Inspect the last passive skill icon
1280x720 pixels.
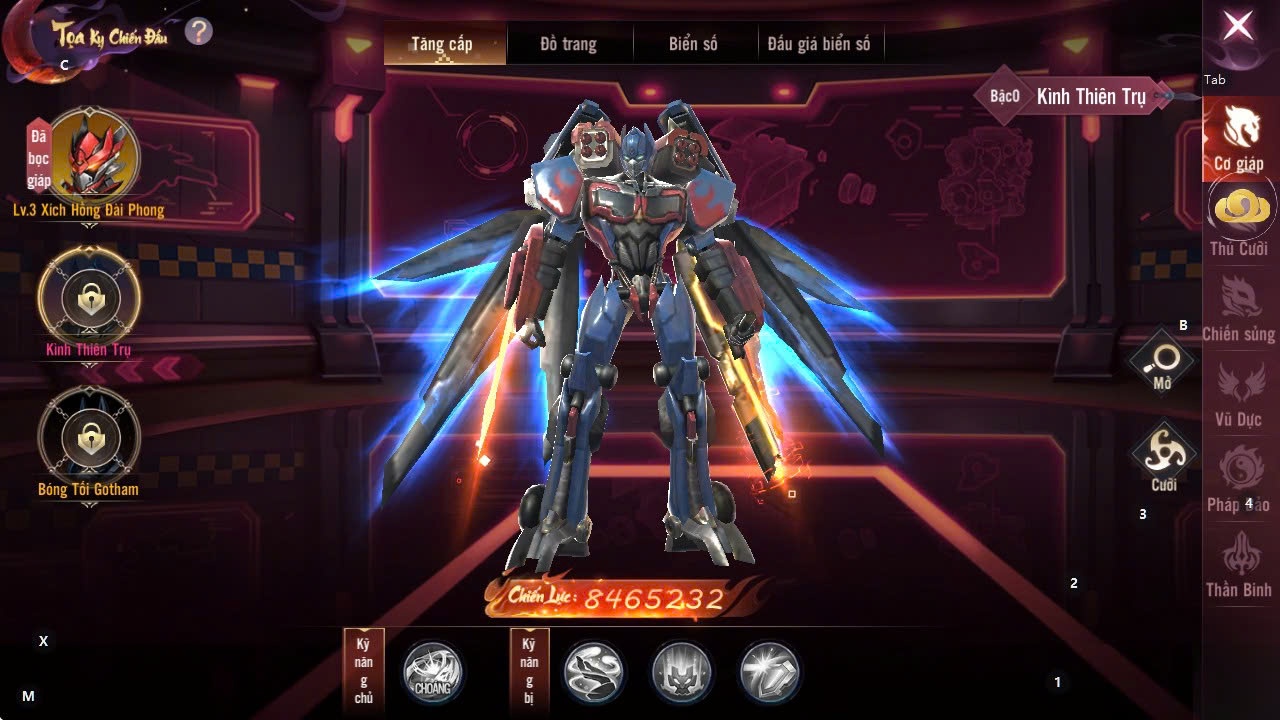770,672
